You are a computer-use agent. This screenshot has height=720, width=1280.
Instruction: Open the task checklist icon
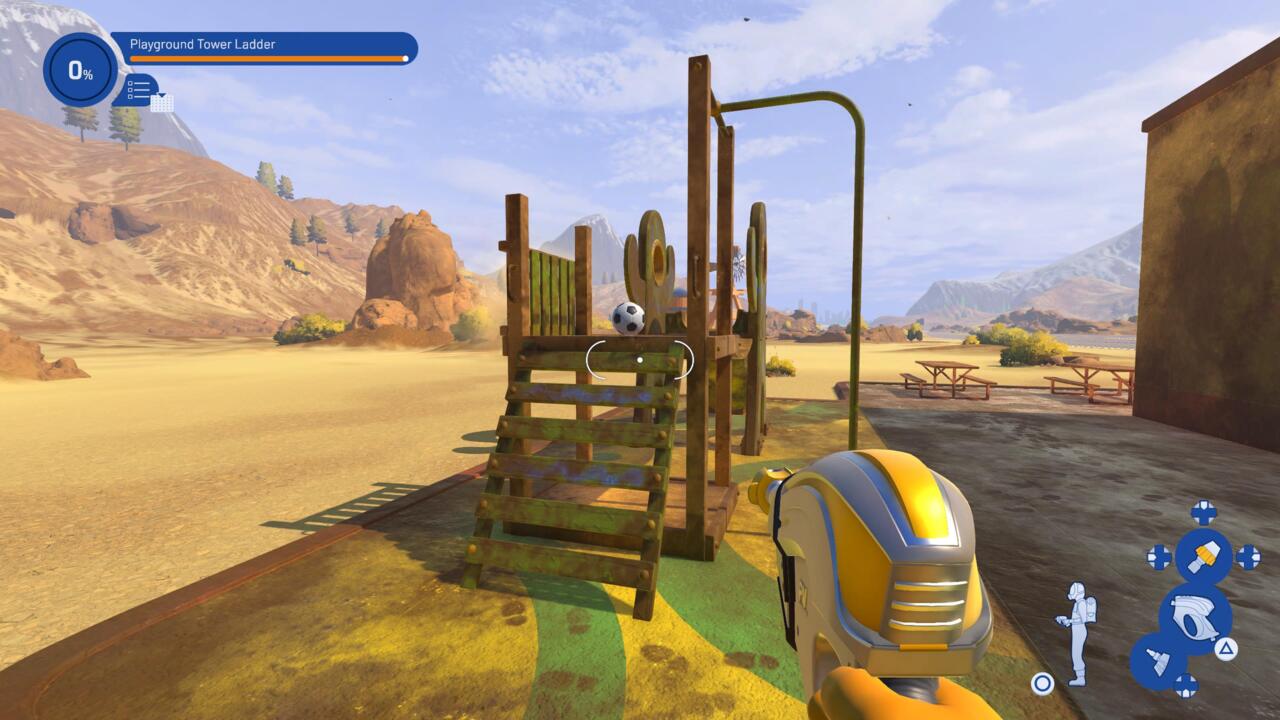[x=139, y=90]
